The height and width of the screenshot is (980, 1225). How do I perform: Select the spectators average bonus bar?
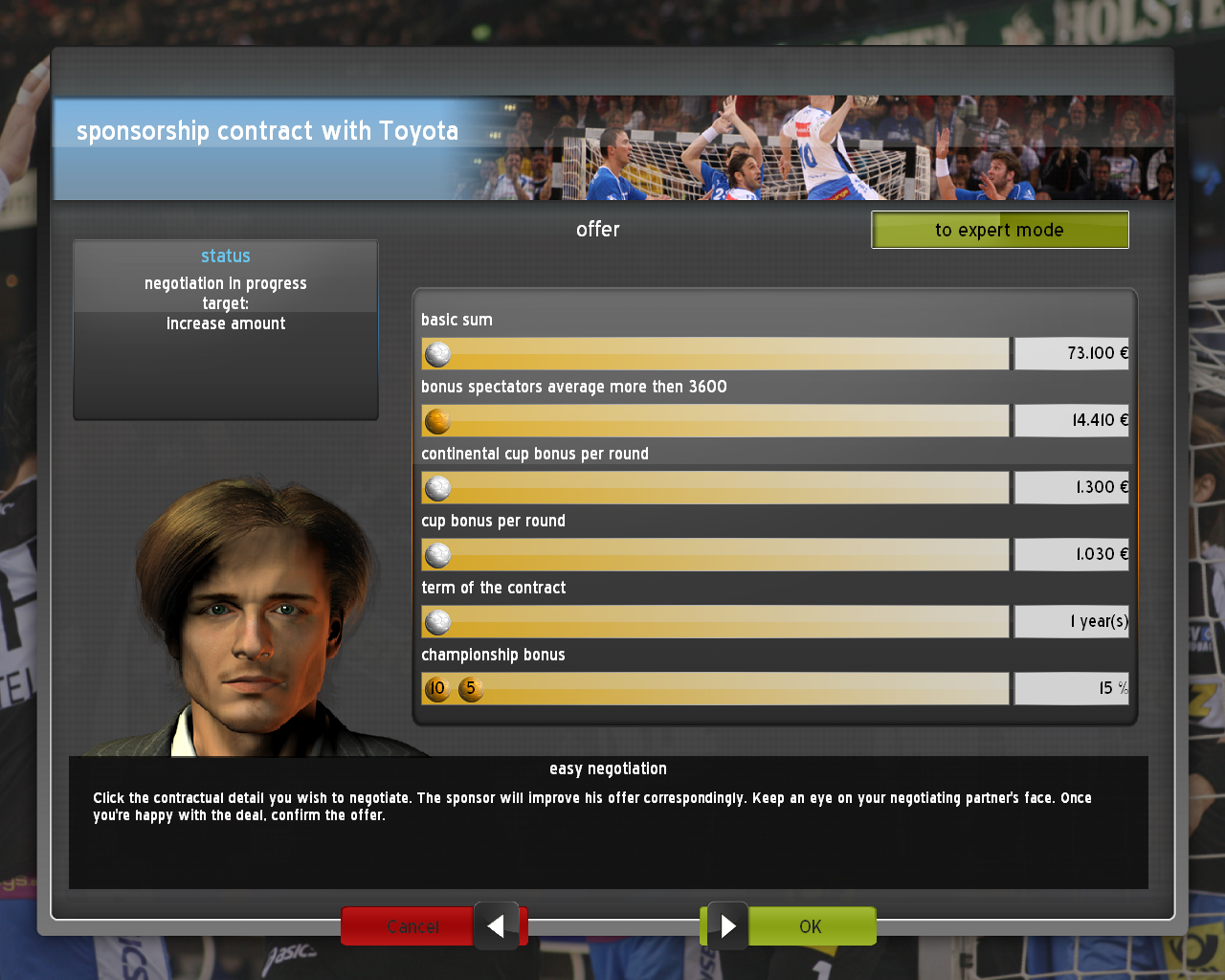[x=715, y=421]
